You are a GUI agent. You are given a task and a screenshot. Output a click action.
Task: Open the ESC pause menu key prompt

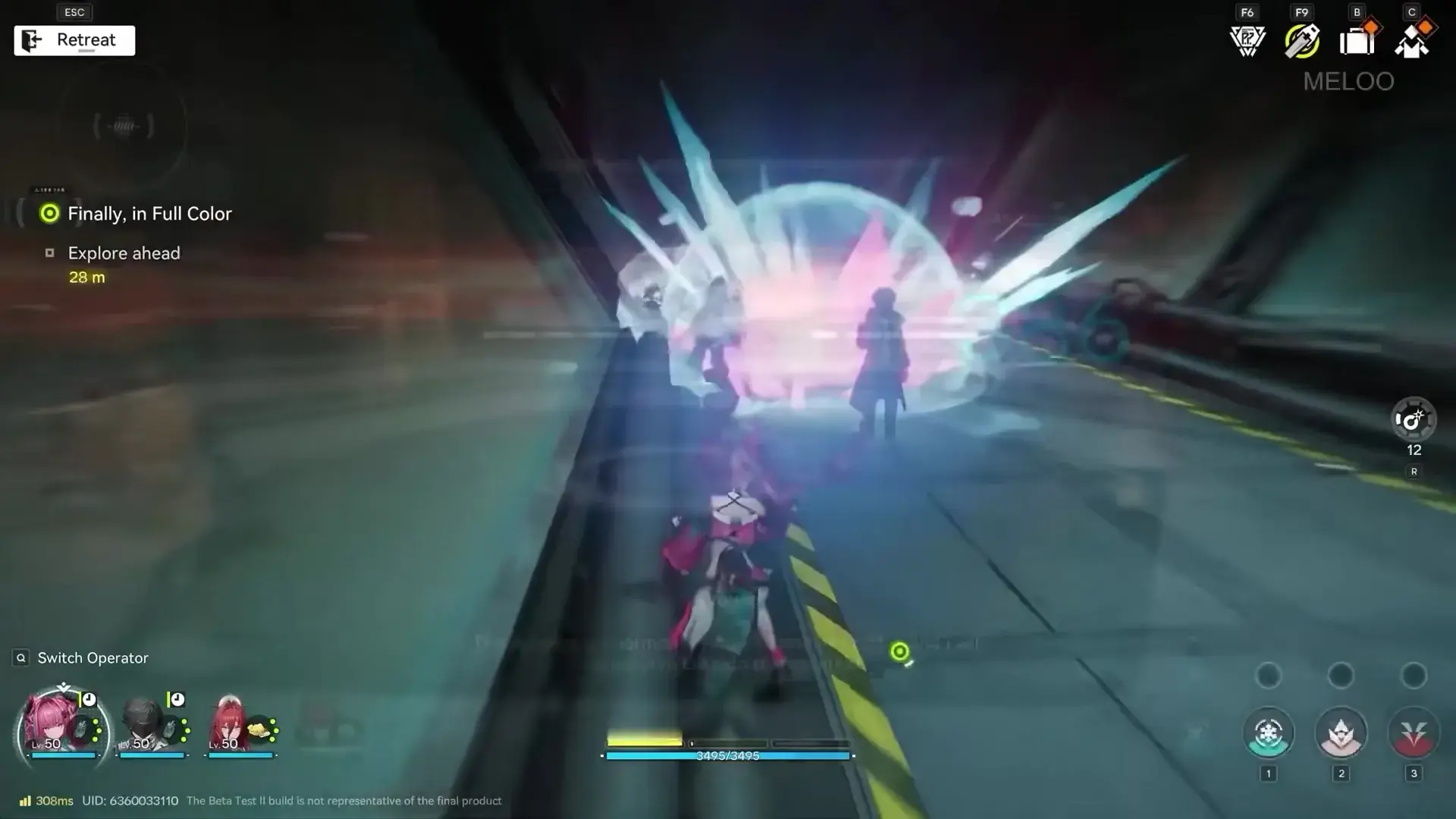point(74,12)
